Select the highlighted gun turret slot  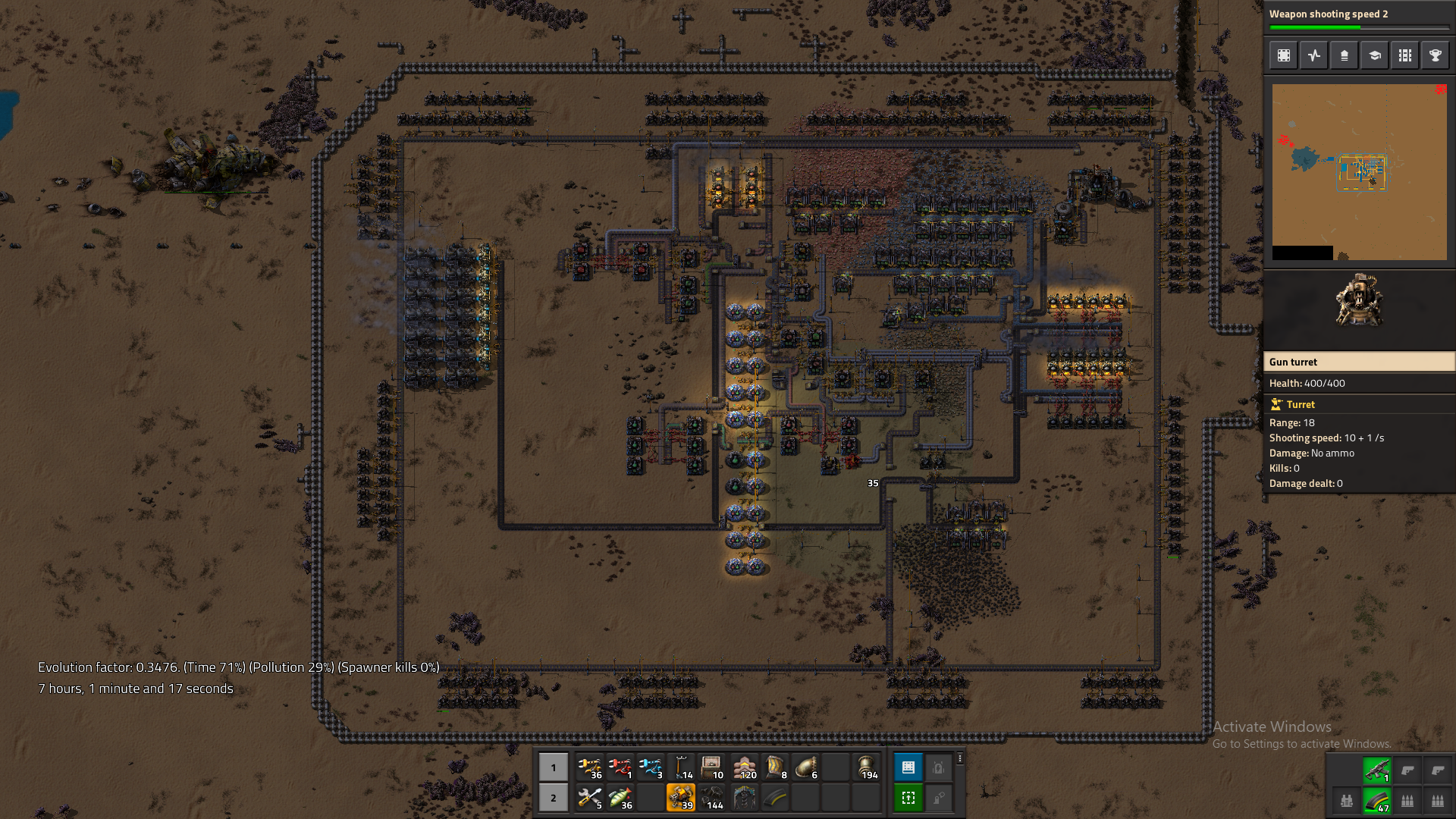coord(680,798)
